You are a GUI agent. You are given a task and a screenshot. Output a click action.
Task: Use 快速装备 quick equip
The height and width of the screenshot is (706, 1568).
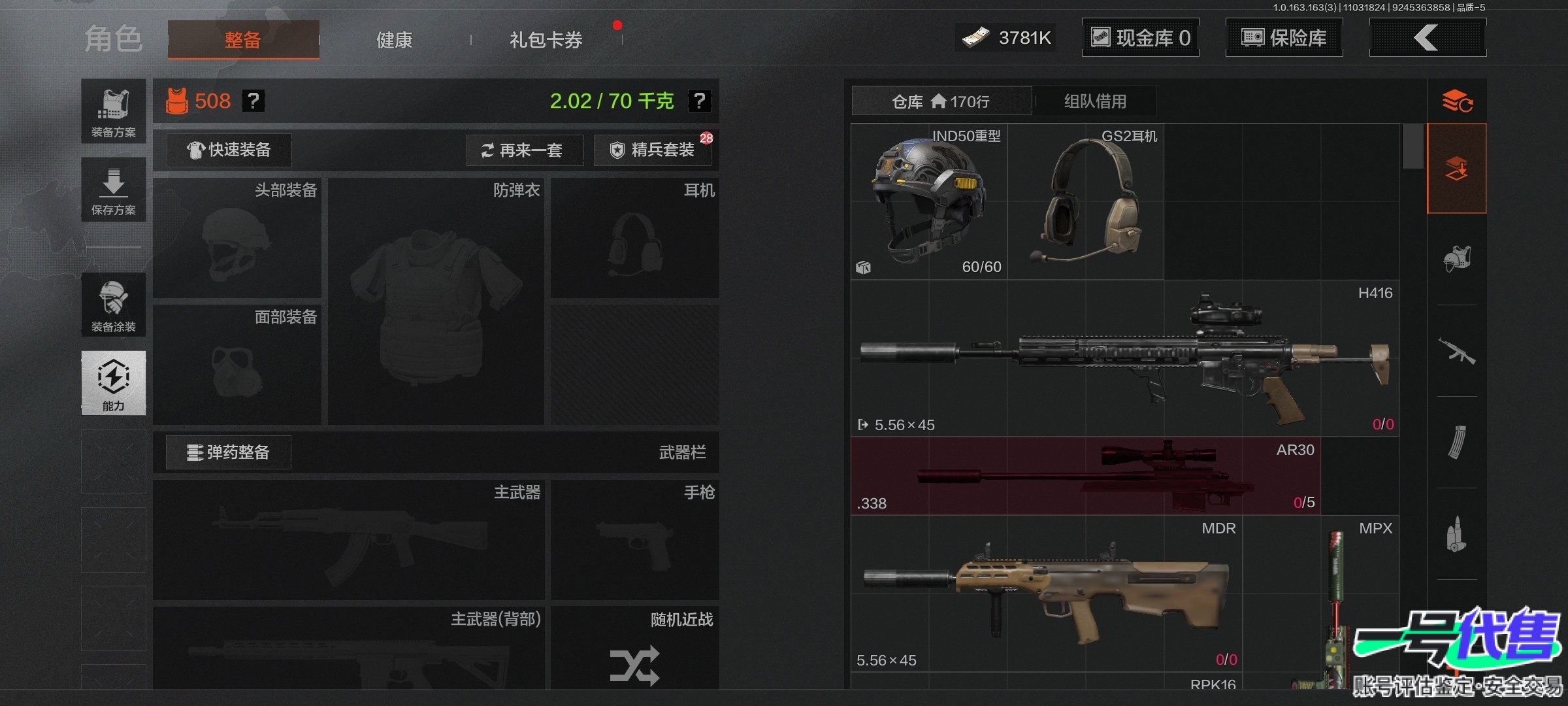229,150
